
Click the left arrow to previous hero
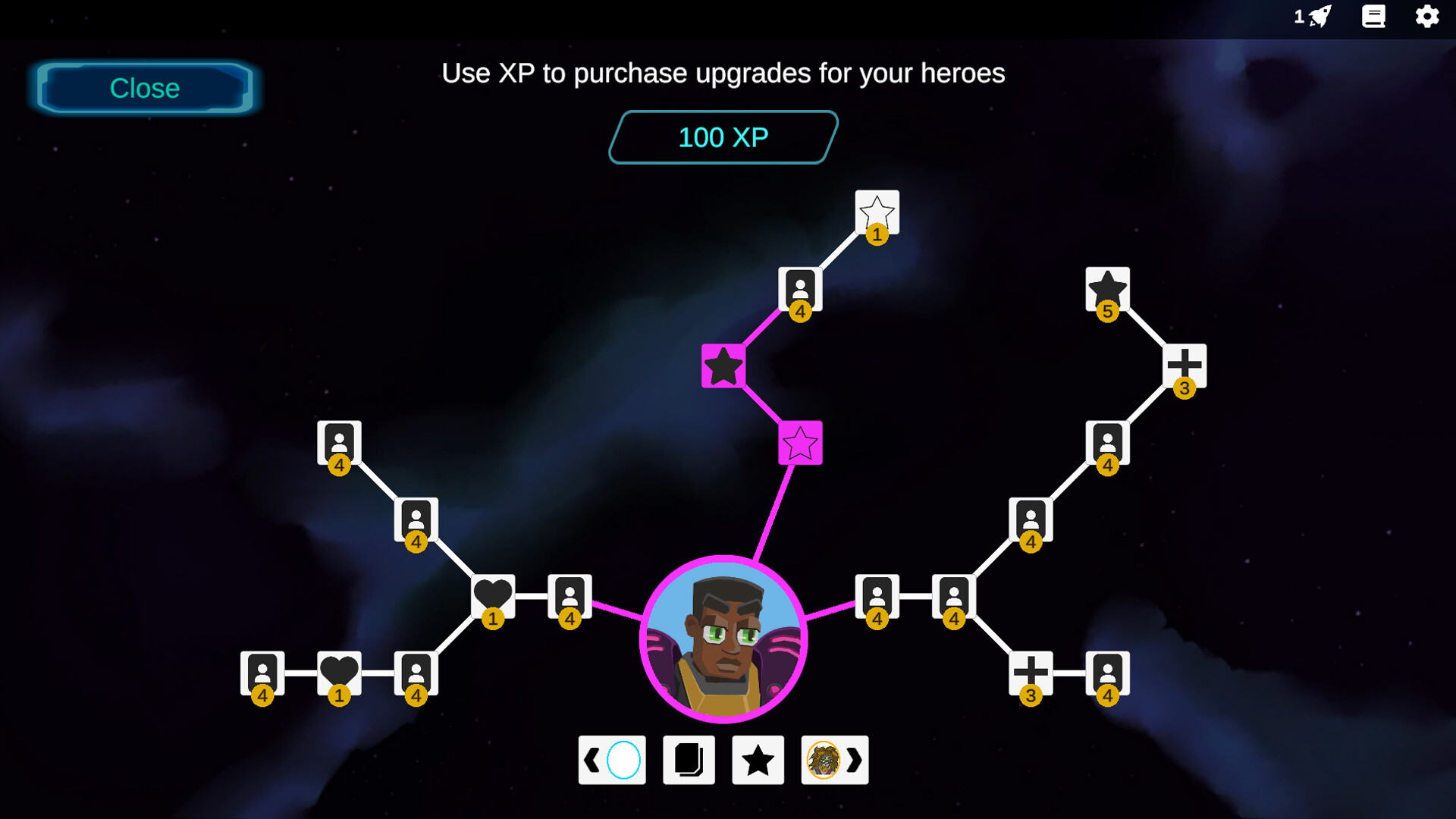point(591,760)
